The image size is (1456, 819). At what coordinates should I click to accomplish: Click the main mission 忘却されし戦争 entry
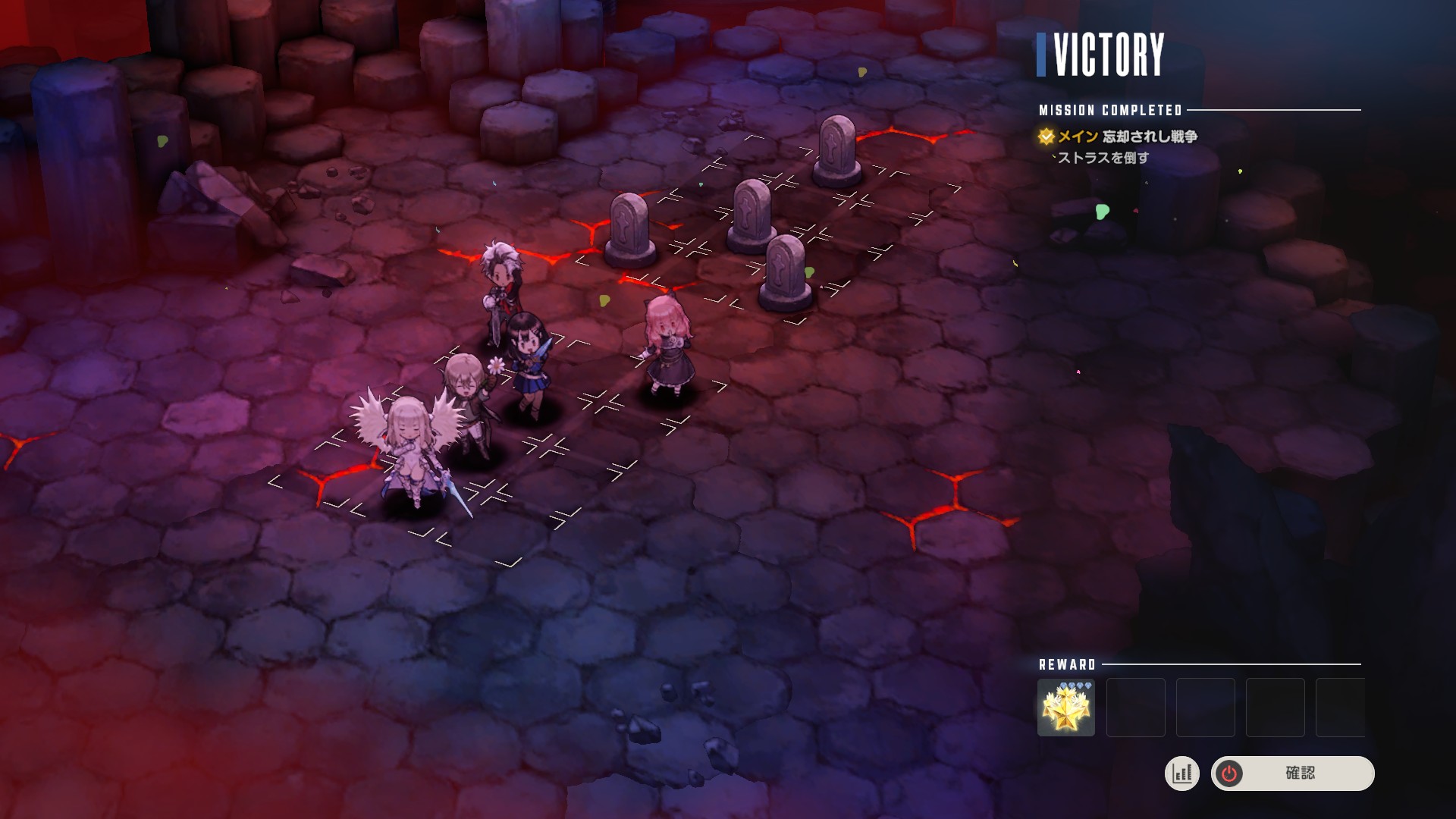click(x=1127, y=136)
